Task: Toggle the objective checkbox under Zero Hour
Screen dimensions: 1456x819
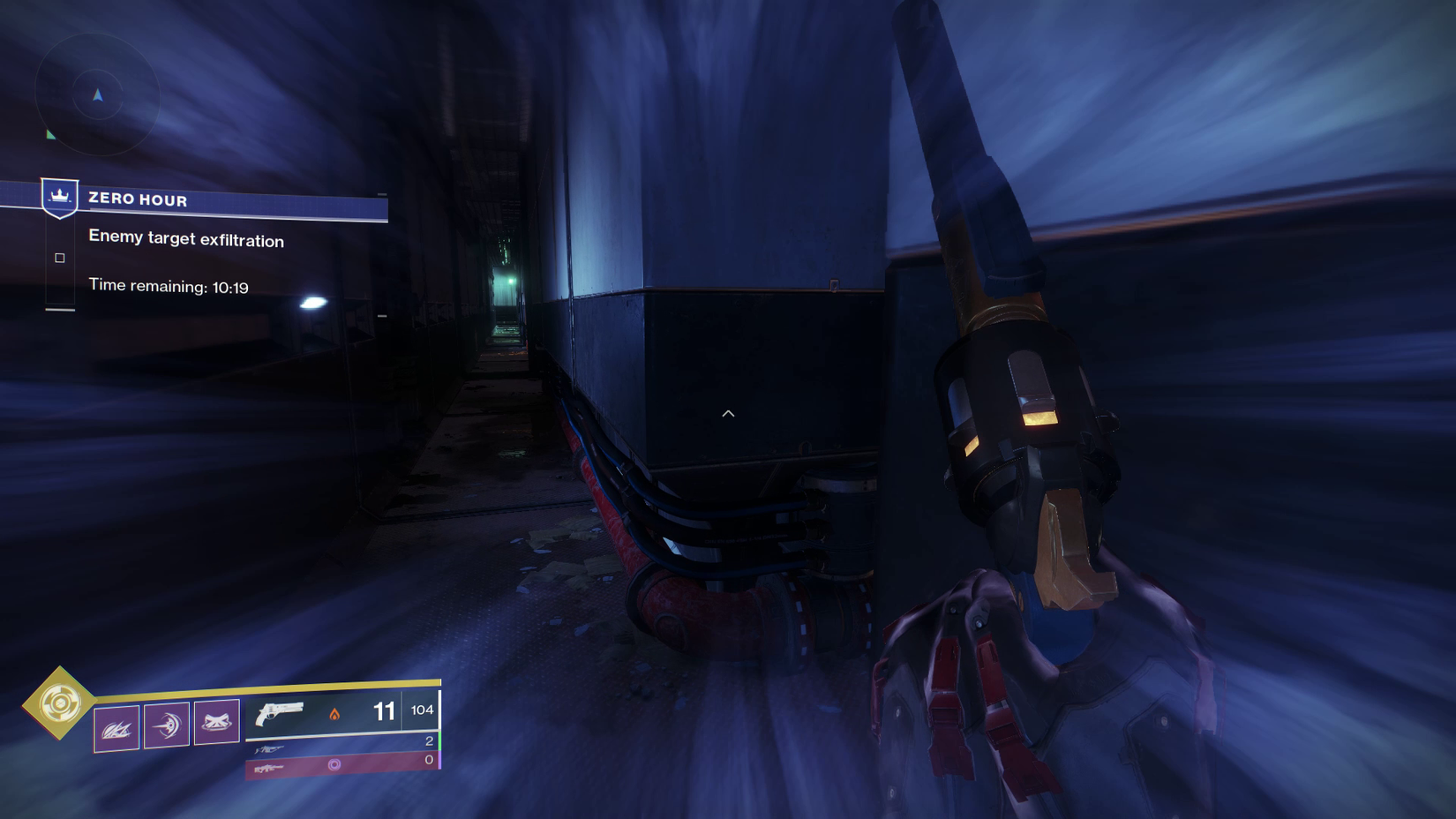Action: coord(60,257)
